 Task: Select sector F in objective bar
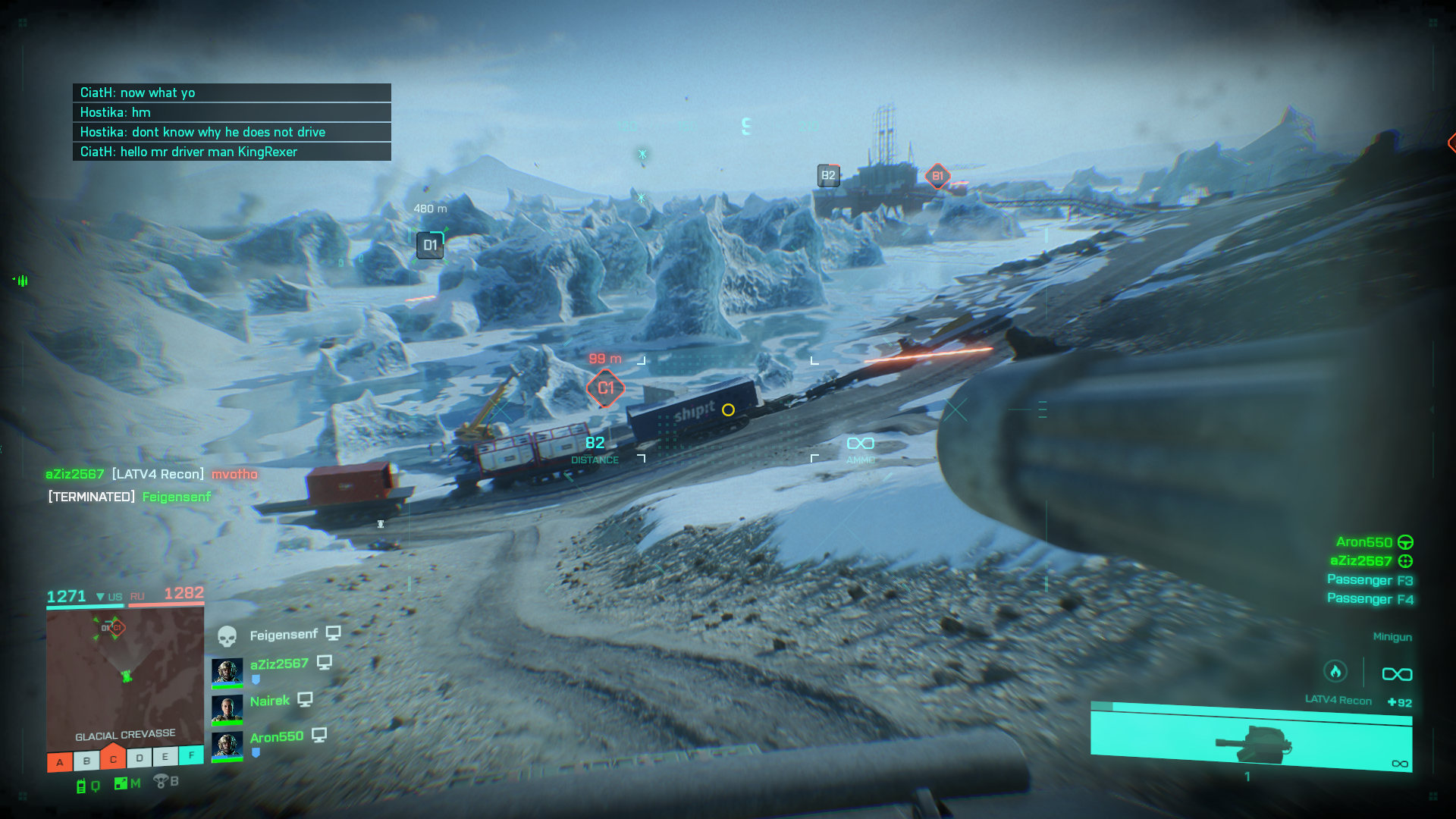(191, 755)
